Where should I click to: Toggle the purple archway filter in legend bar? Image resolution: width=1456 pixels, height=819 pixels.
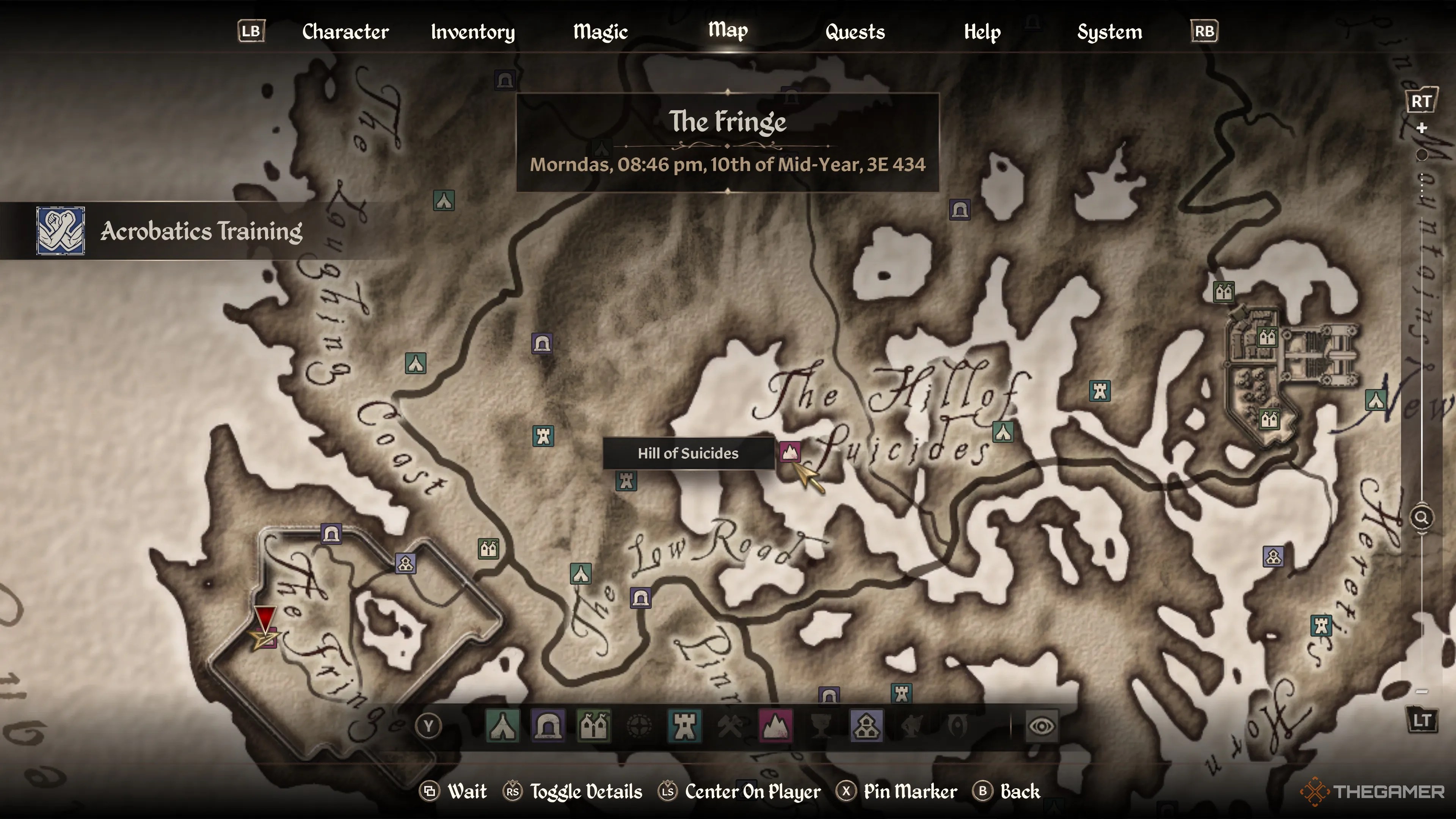(x=548, y=726)
